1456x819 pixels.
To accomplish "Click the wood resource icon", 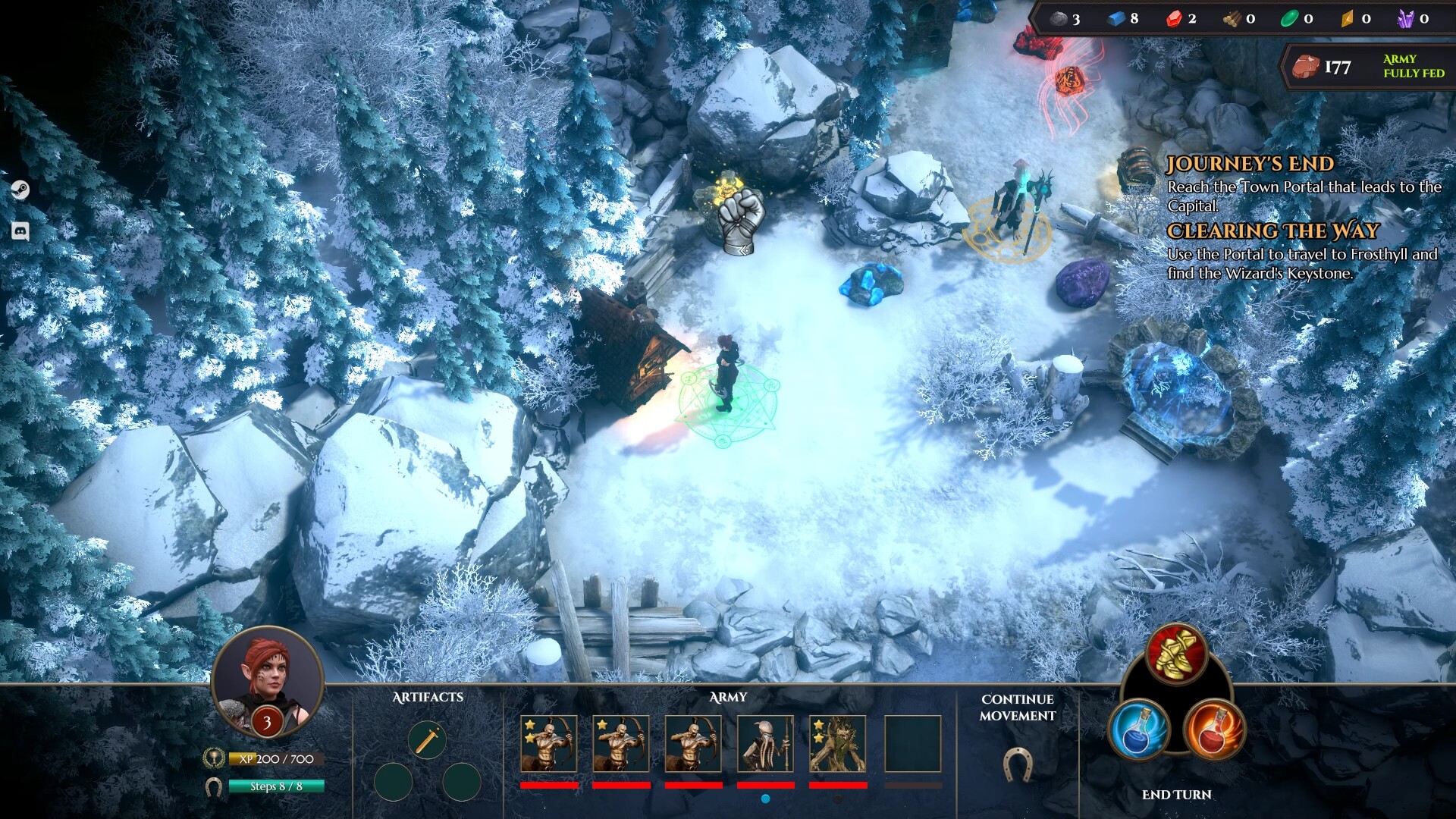I will (x=1232, y=20).
